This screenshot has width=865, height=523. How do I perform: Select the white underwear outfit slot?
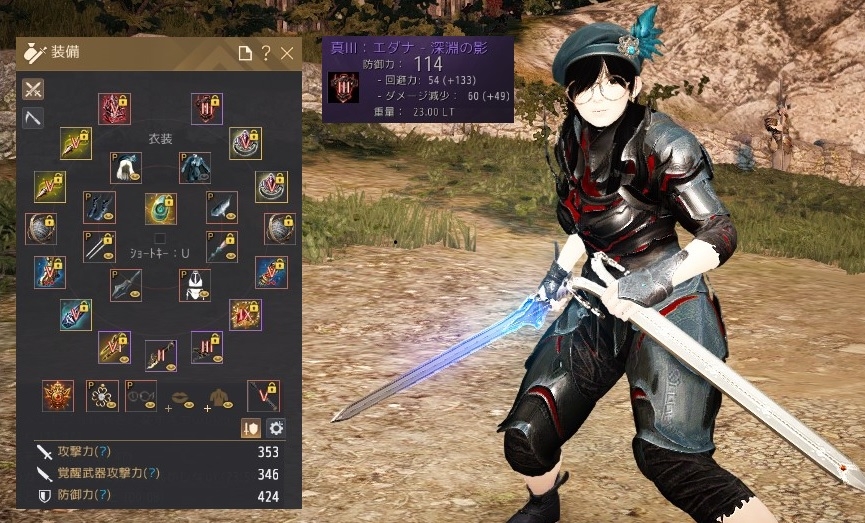pos(194,285)
